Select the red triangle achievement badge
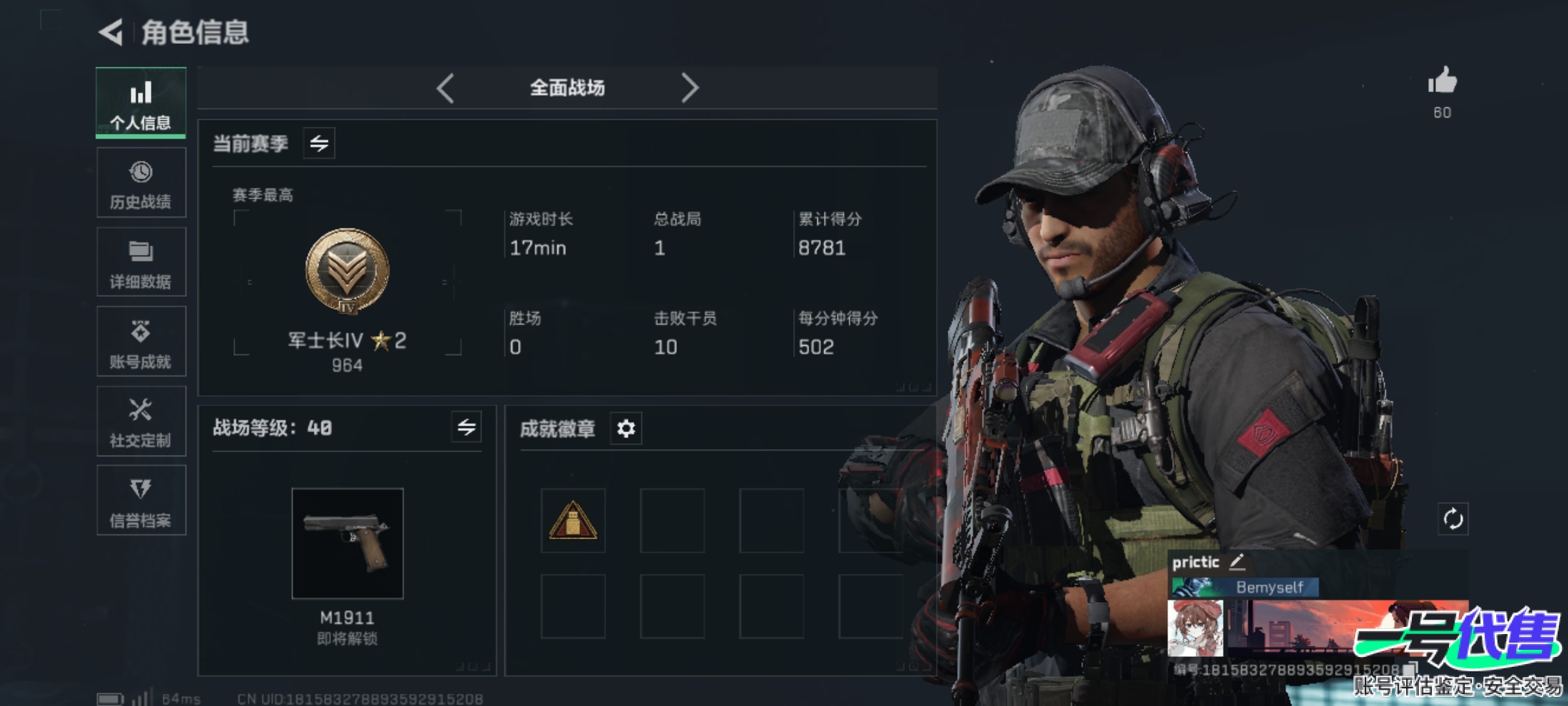The width and height of the screenshot is (1568, 706). pyautogui.click(x=573, y=520)
